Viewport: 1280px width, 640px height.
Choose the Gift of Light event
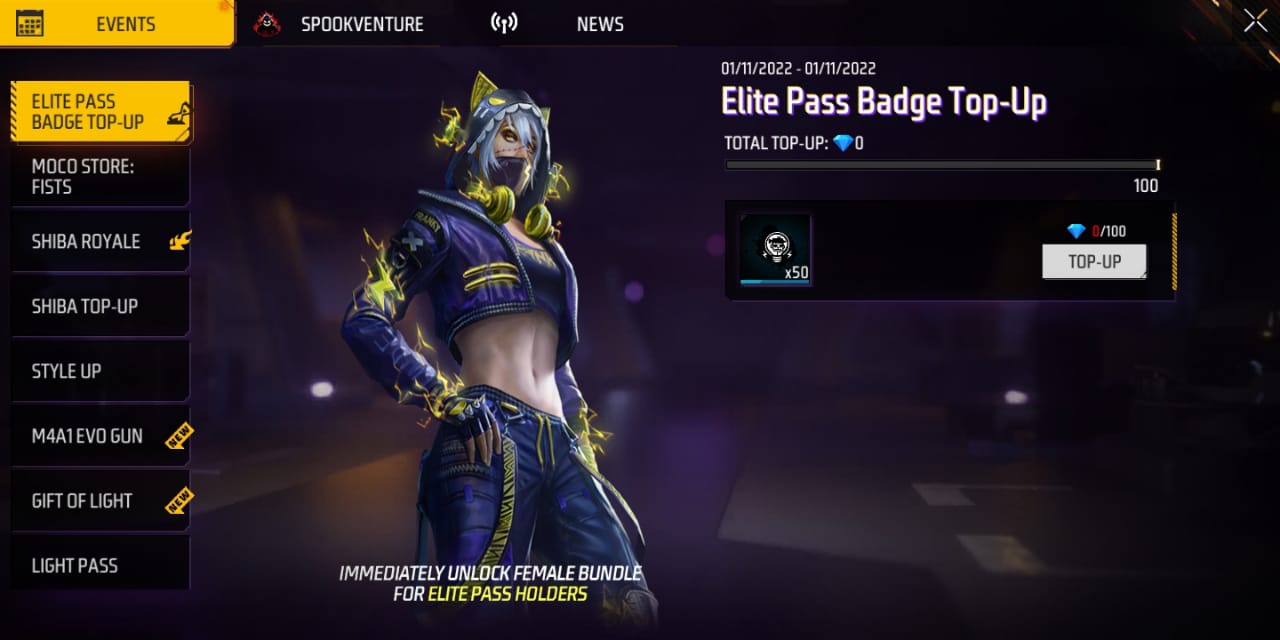pos(100,501)
